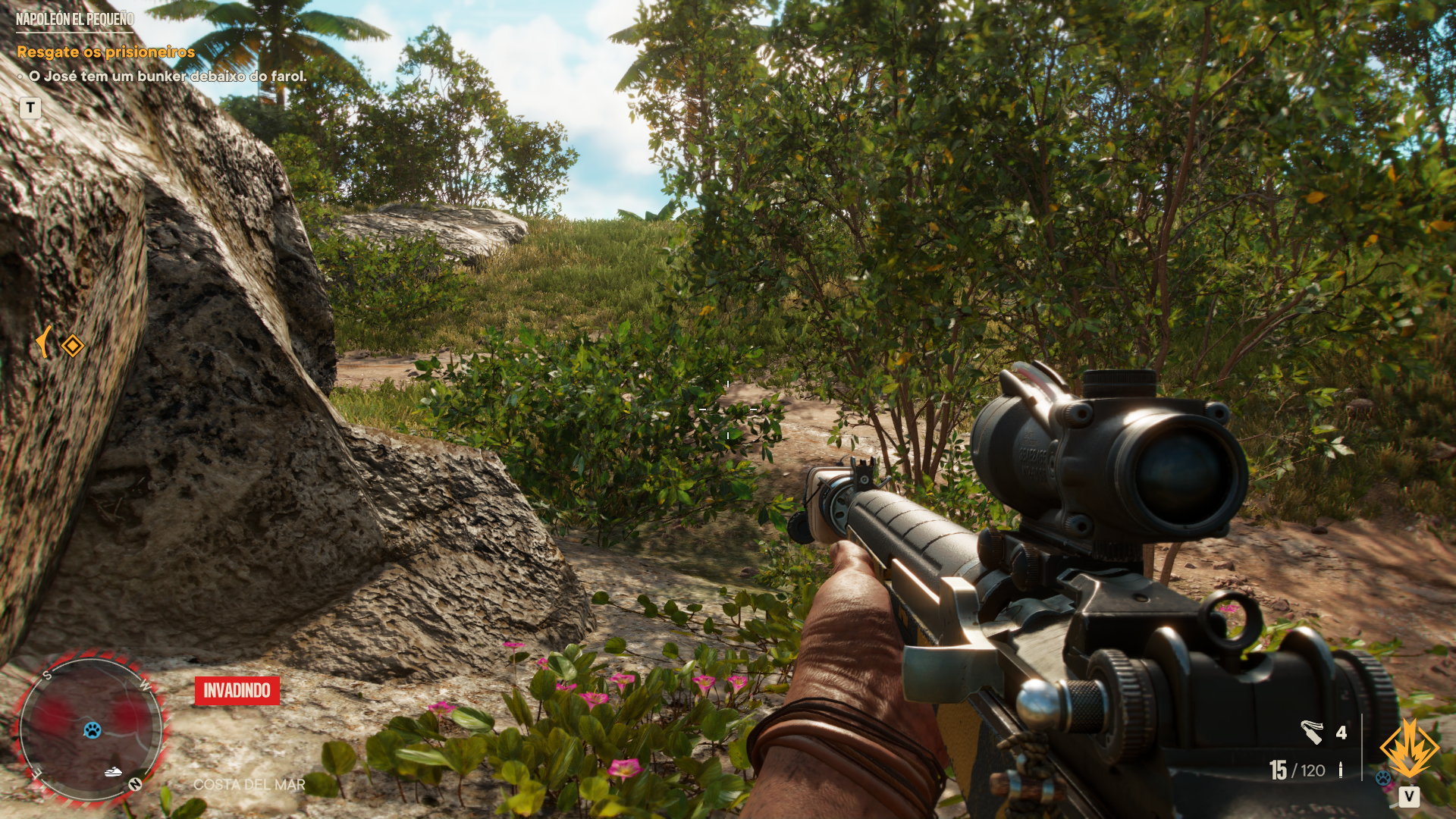The height and width of the screenshot is (819, 1456).
Task: Click the red INVADINDO warning label
Action: tap(237, 690)
